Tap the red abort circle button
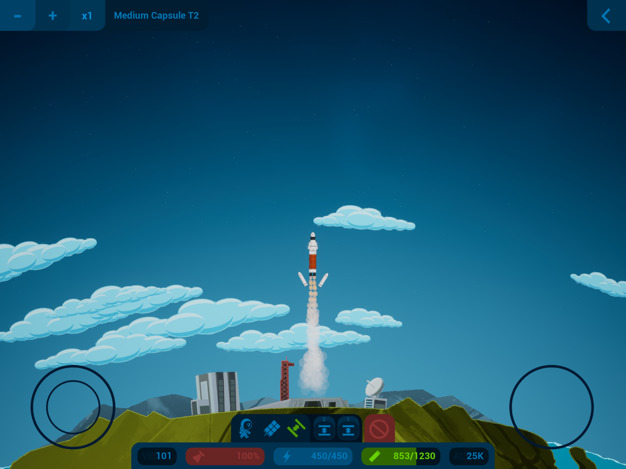 click(379, 429)
